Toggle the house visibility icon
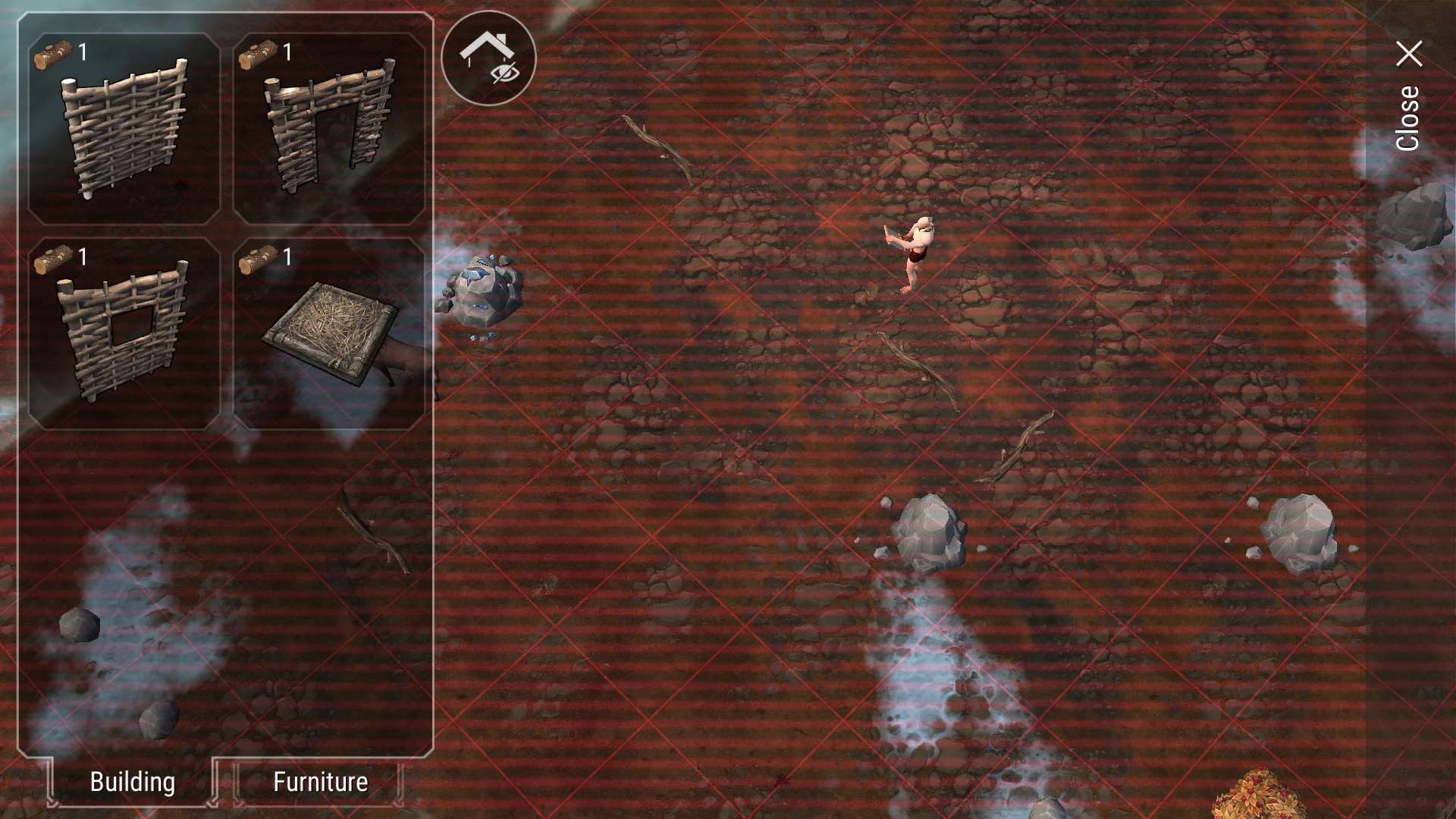The height and width of the screenshot is (819, 1456). (488, 58)
